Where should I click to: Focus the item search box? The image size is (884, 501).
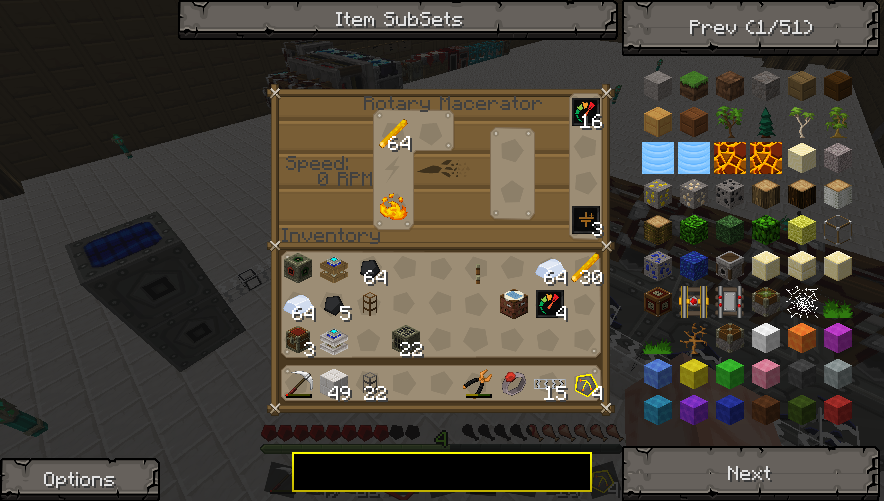[441, 471]
